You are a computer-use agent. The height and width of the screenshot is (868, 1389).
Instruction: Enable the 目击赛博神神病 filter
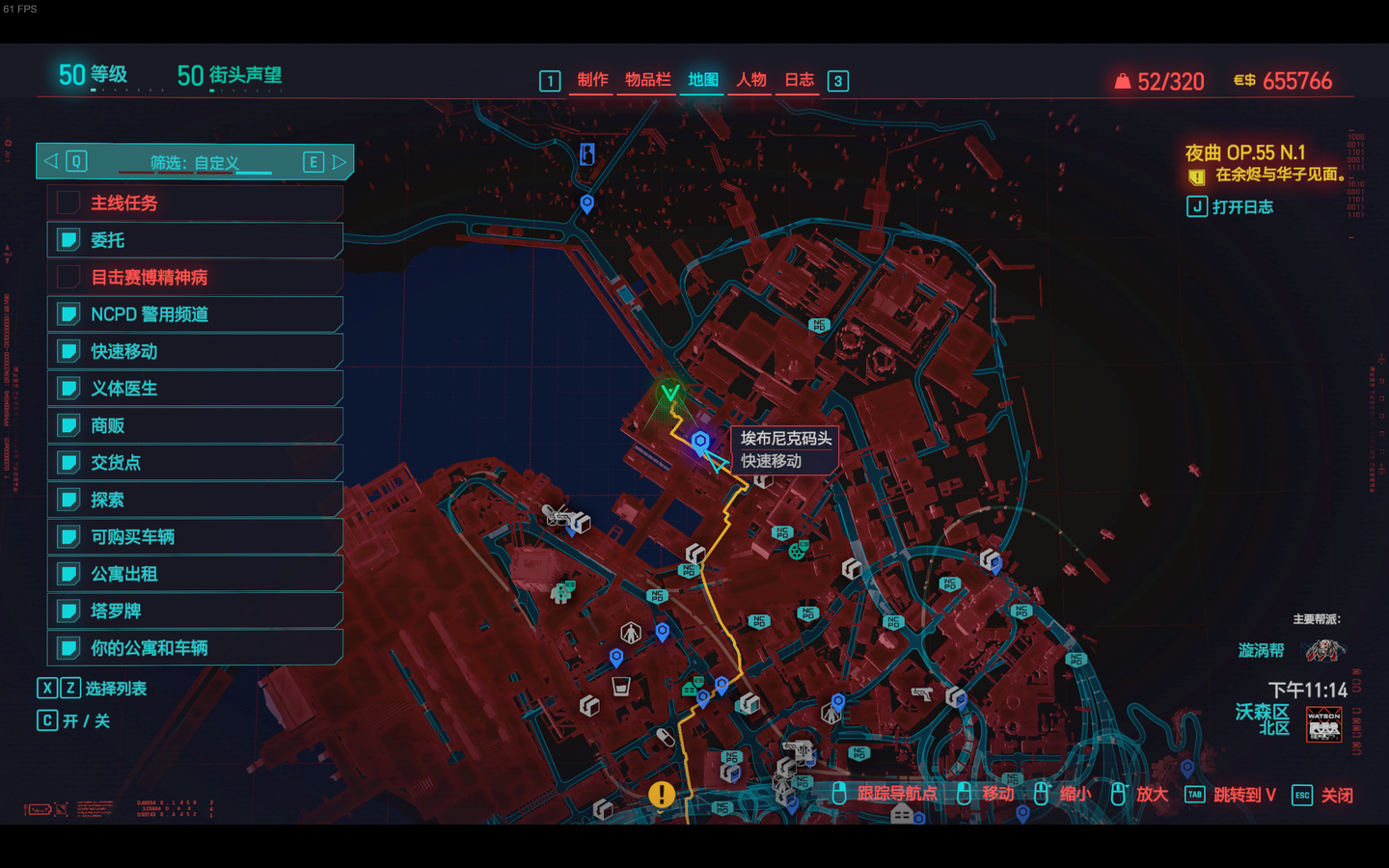[195, 278]
